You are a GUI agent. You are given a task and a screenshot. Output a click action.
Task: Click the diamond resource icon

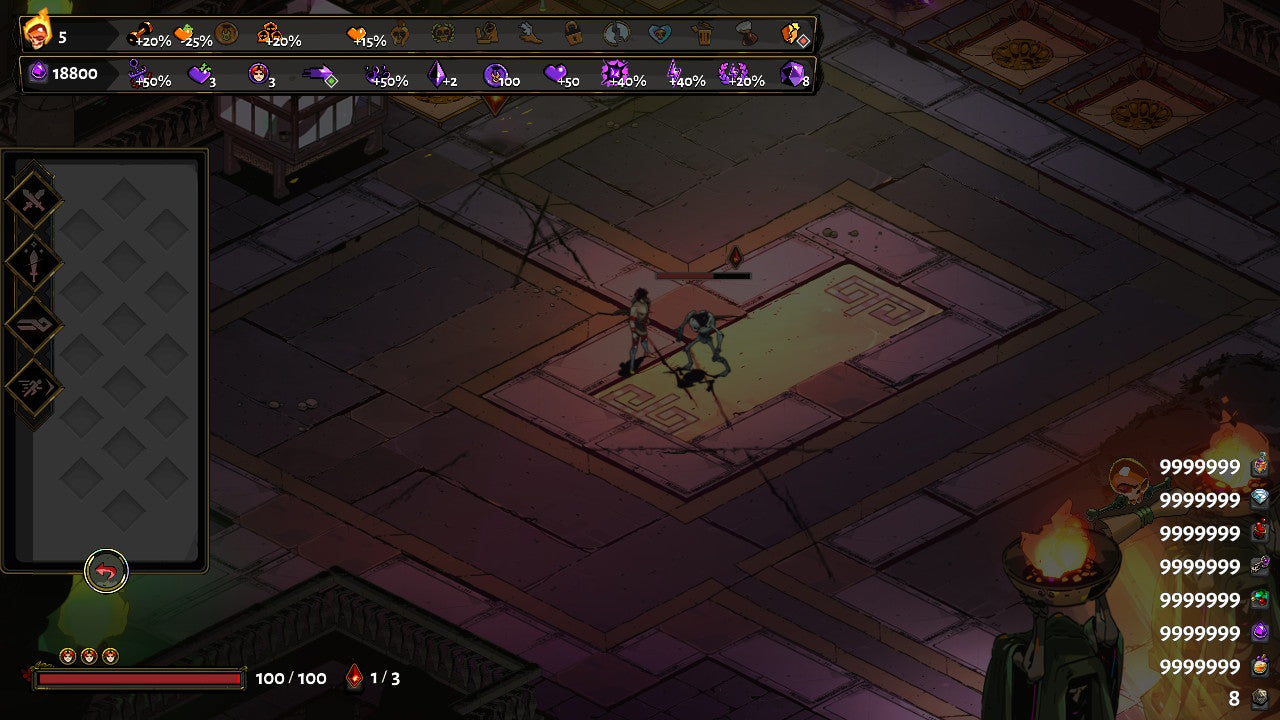click(x=1260, y=499)
